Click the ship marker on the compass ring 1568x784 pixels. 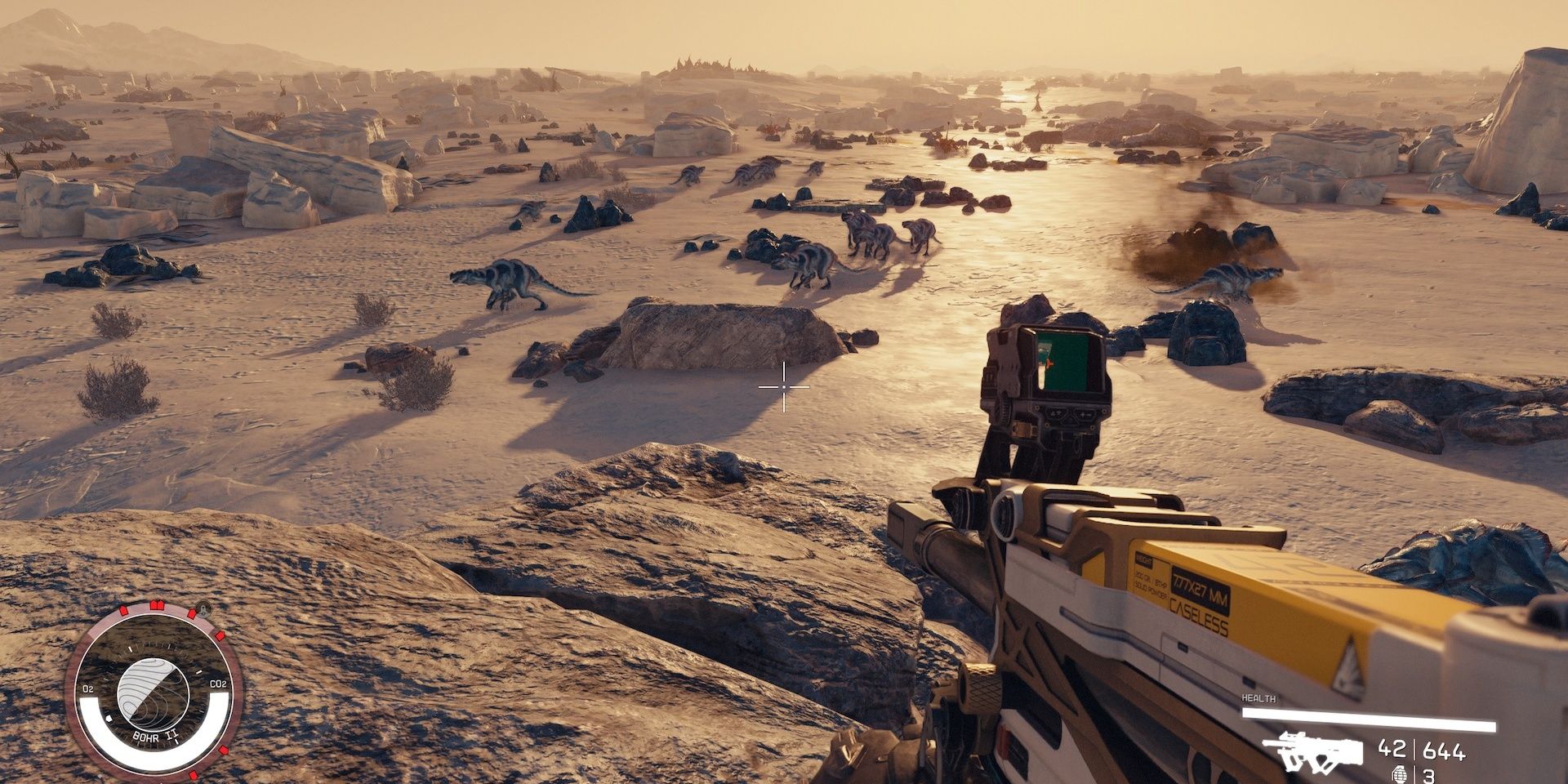tap(202, 608)
